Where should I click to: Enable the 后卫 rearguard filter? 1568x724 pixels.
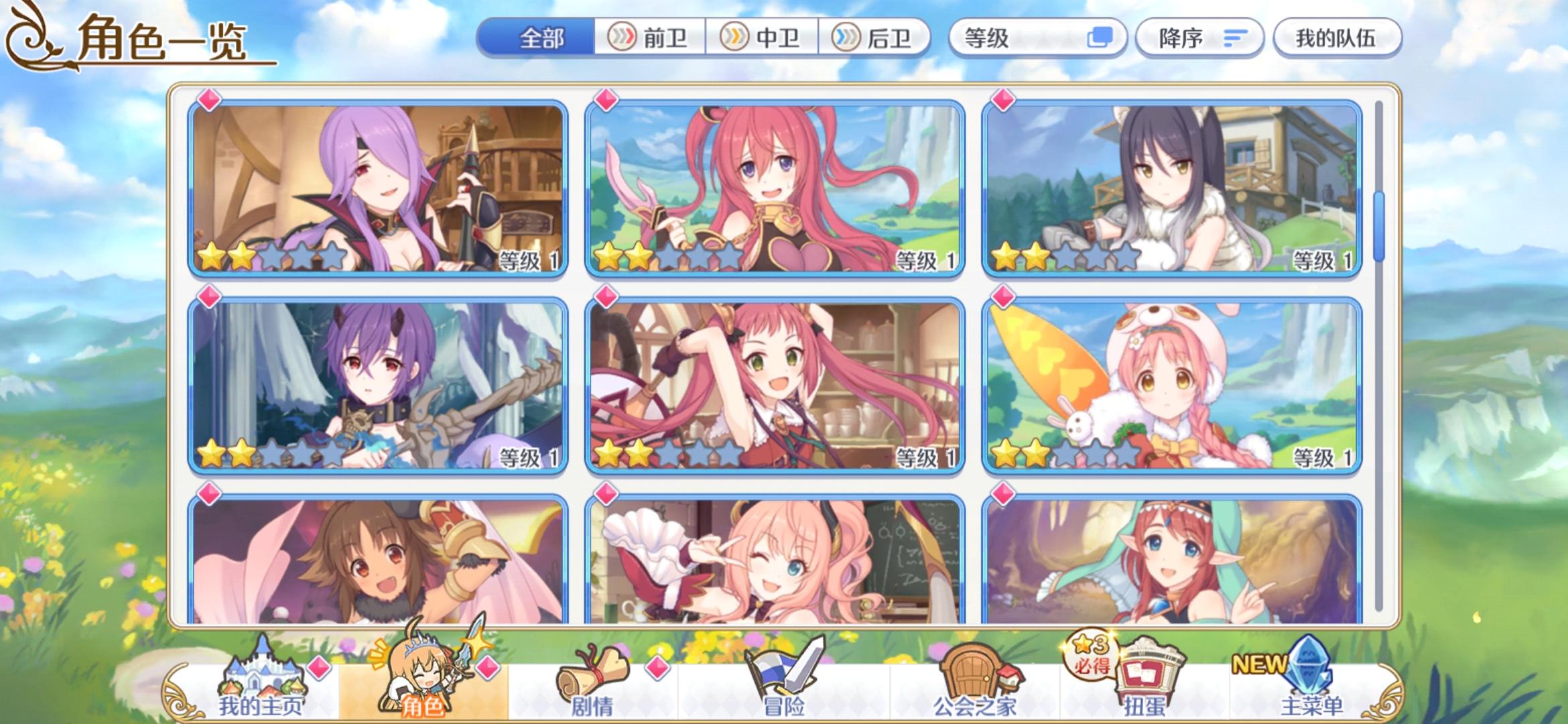click(875, 38)
